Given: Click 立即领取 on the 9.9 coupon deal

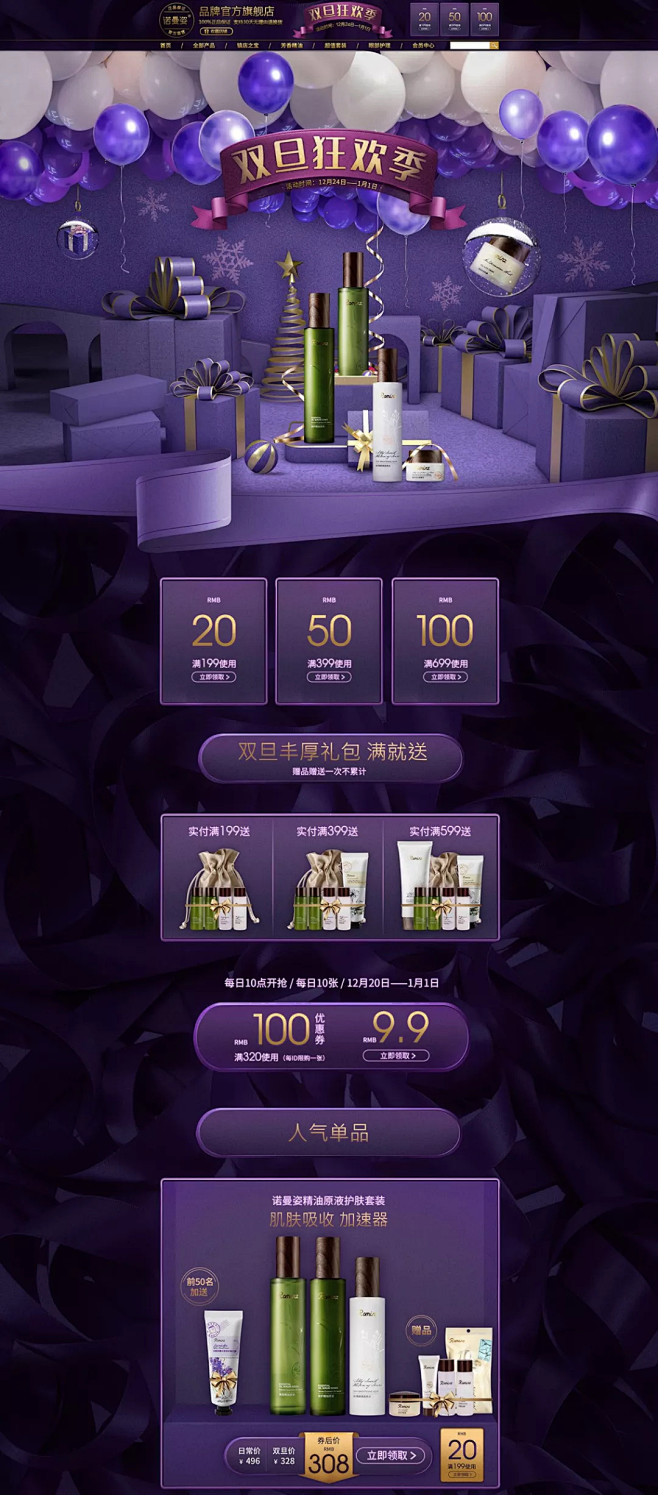Looking at the screenshot, I should pyautogui.click(x=397, y=1055).
